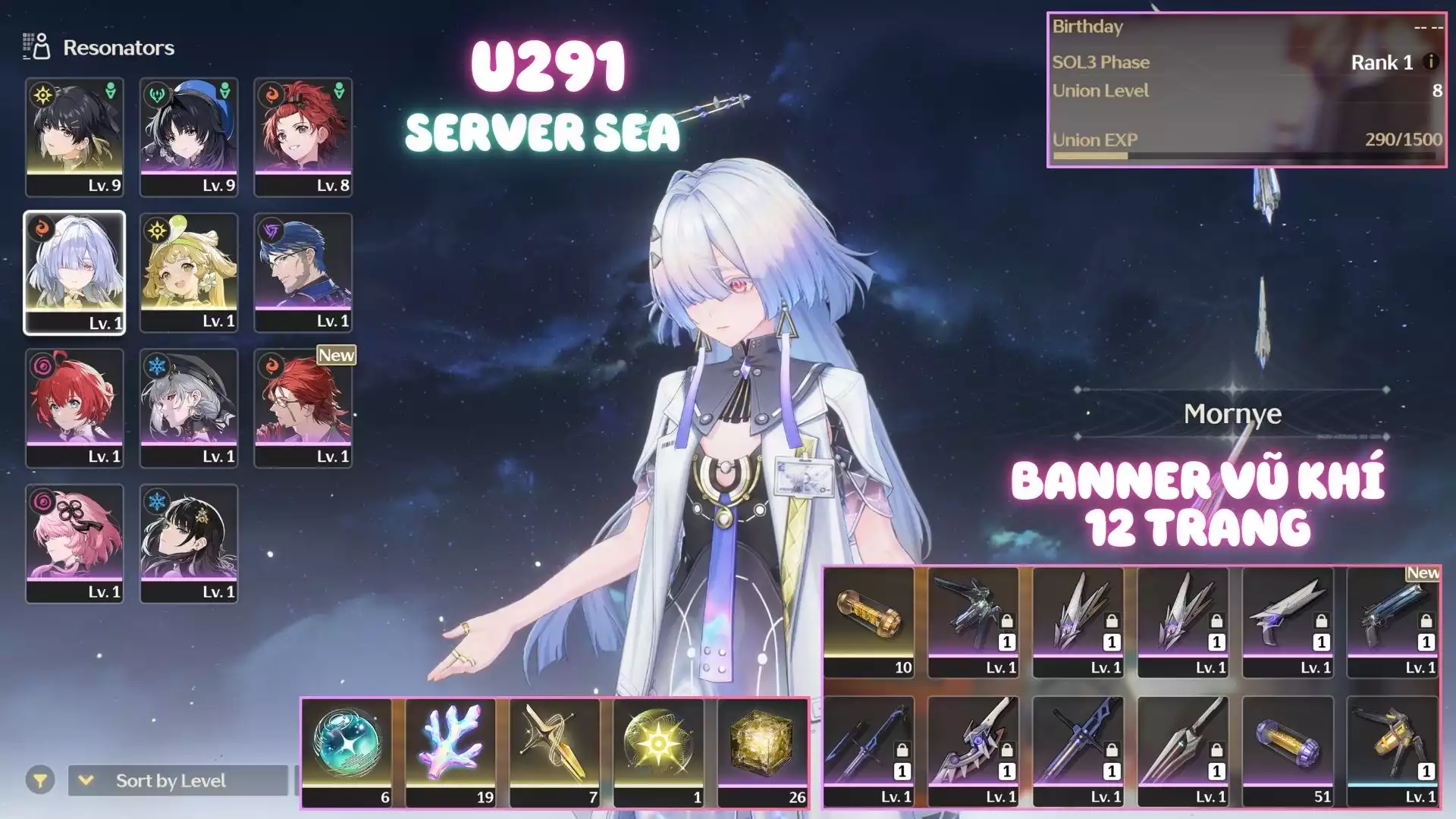Choose the red ponytail resonator at Lv. 8

[x=303, y=136]
